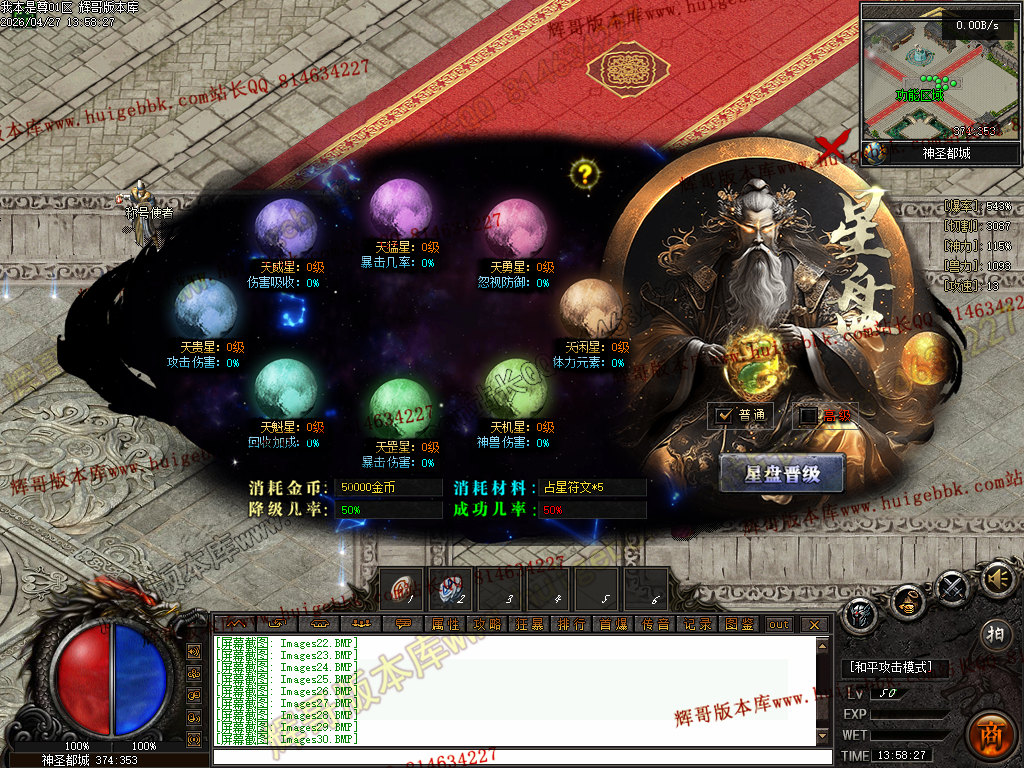Screen dimensions: 1024x768
Task: Use the item in hotbar slot 1
Action: coord(405,588)
